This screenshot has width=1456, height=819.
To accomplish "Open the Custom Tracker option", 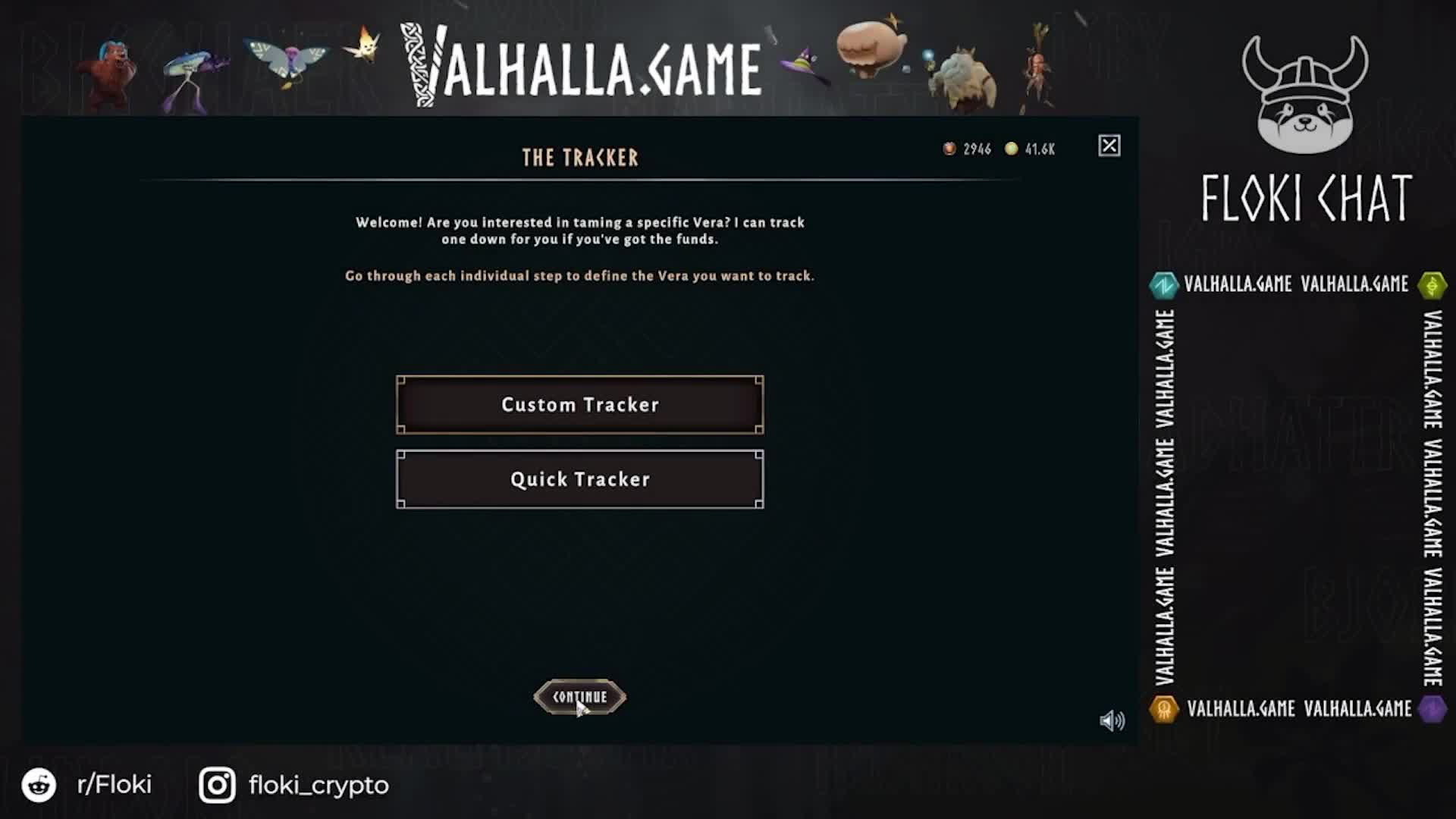I will click(580, 404).
